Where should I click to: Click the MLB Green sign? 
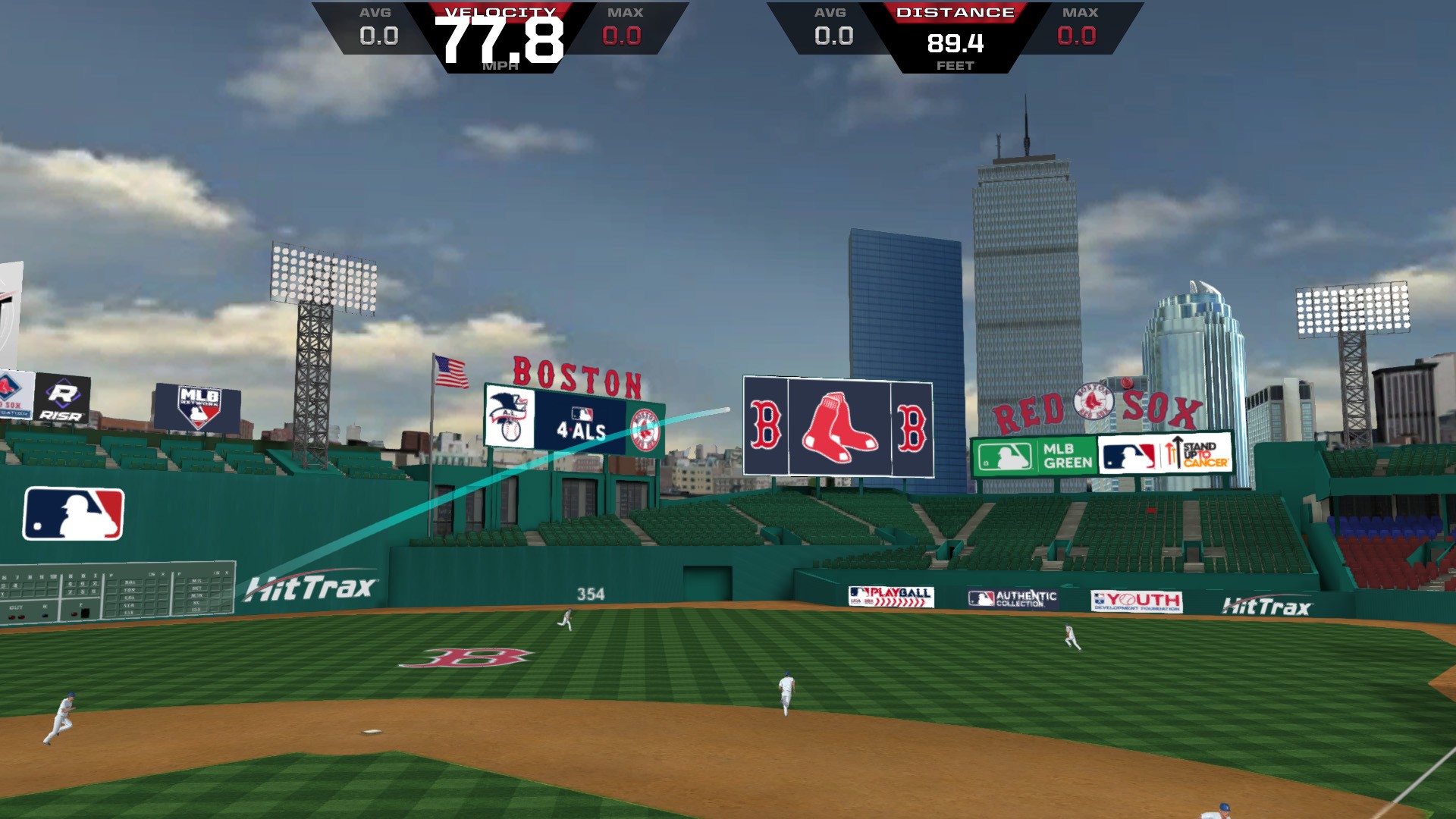click(x=1035, y=455)
